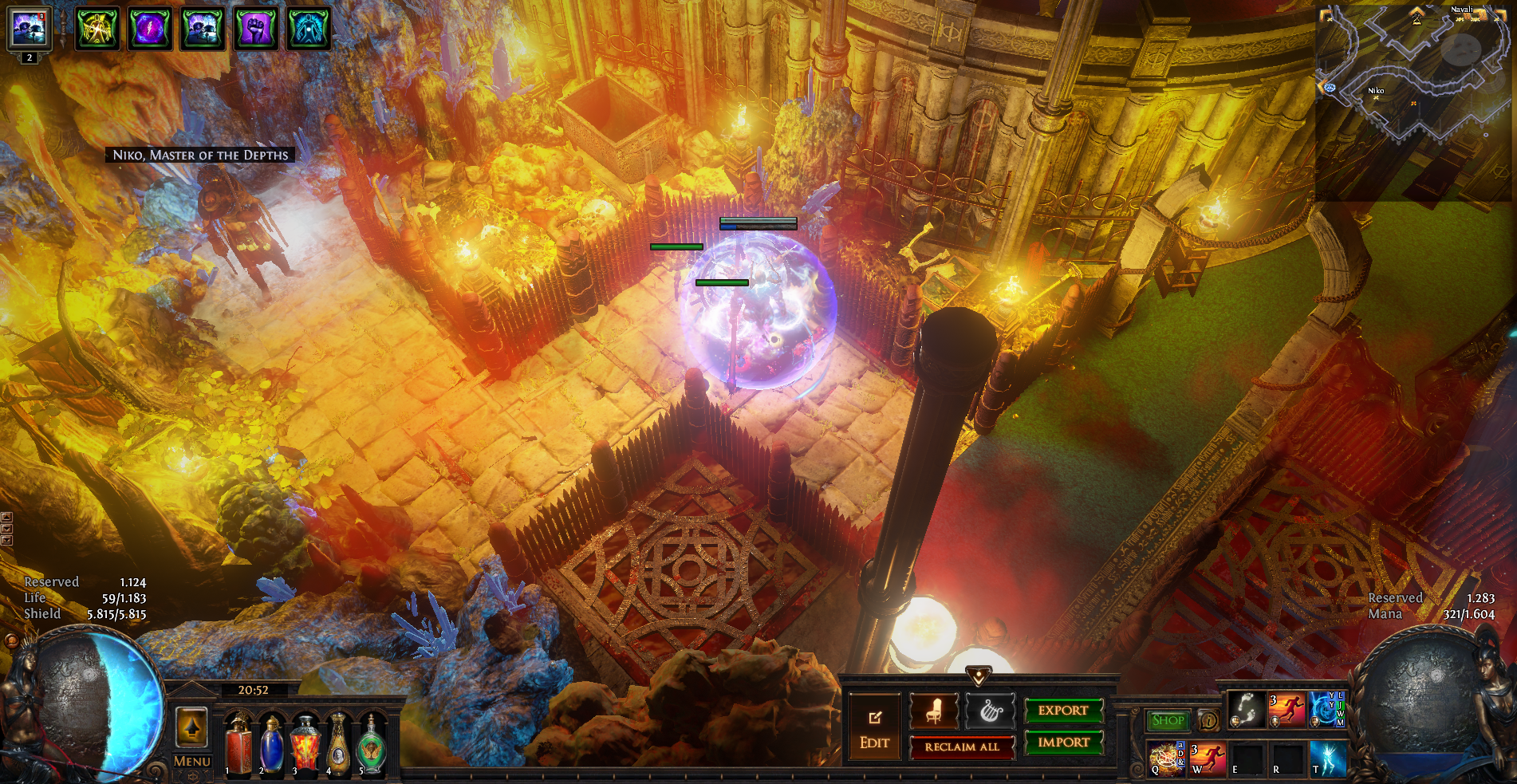Select the glowing rune circle skill on Q
The width and height of the screenshot is (1517, 784).
coord(1166,758)
